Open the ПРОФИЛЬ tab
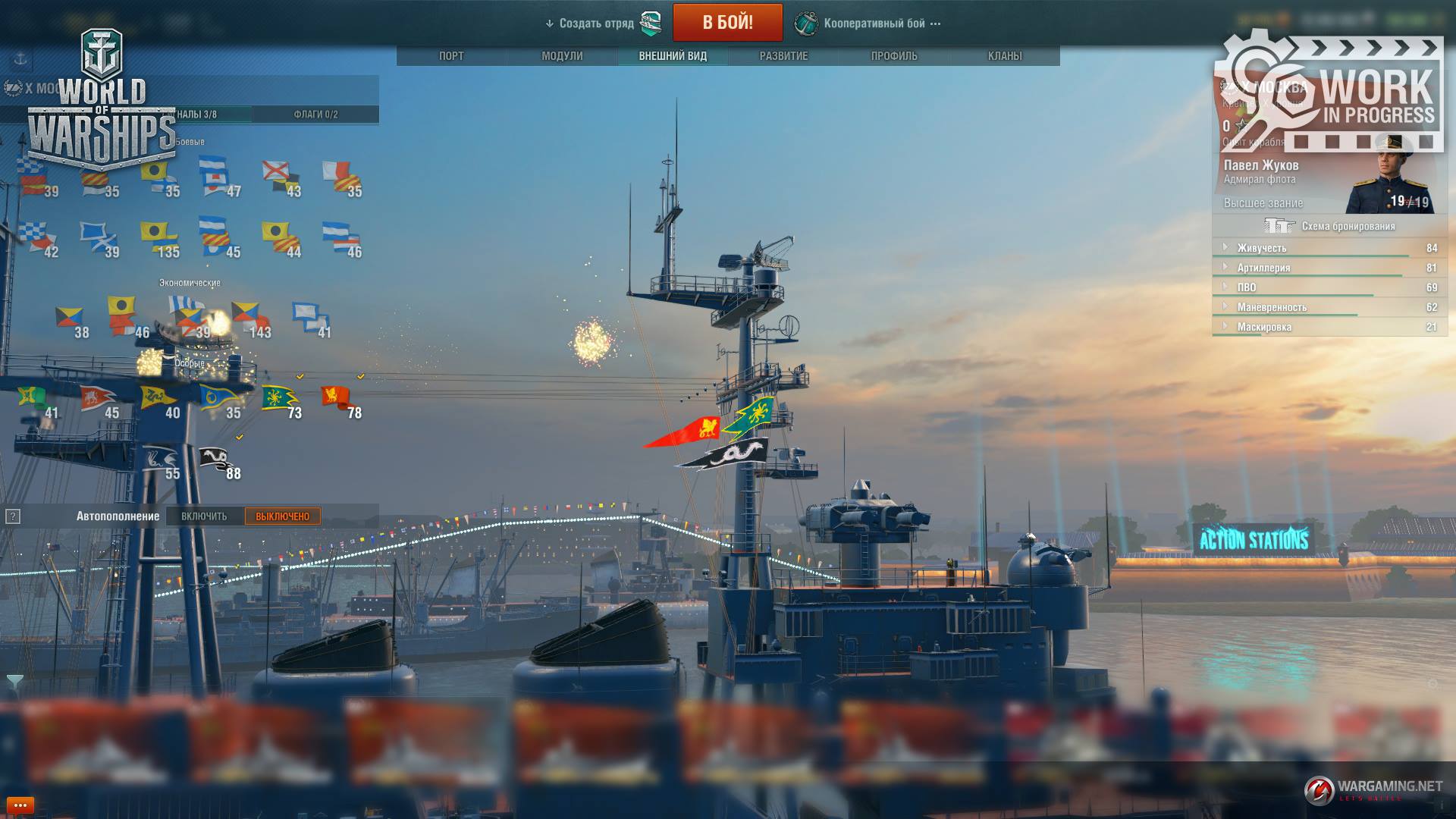The width and height of the screenshot is (1456, 819). [894, 56]
